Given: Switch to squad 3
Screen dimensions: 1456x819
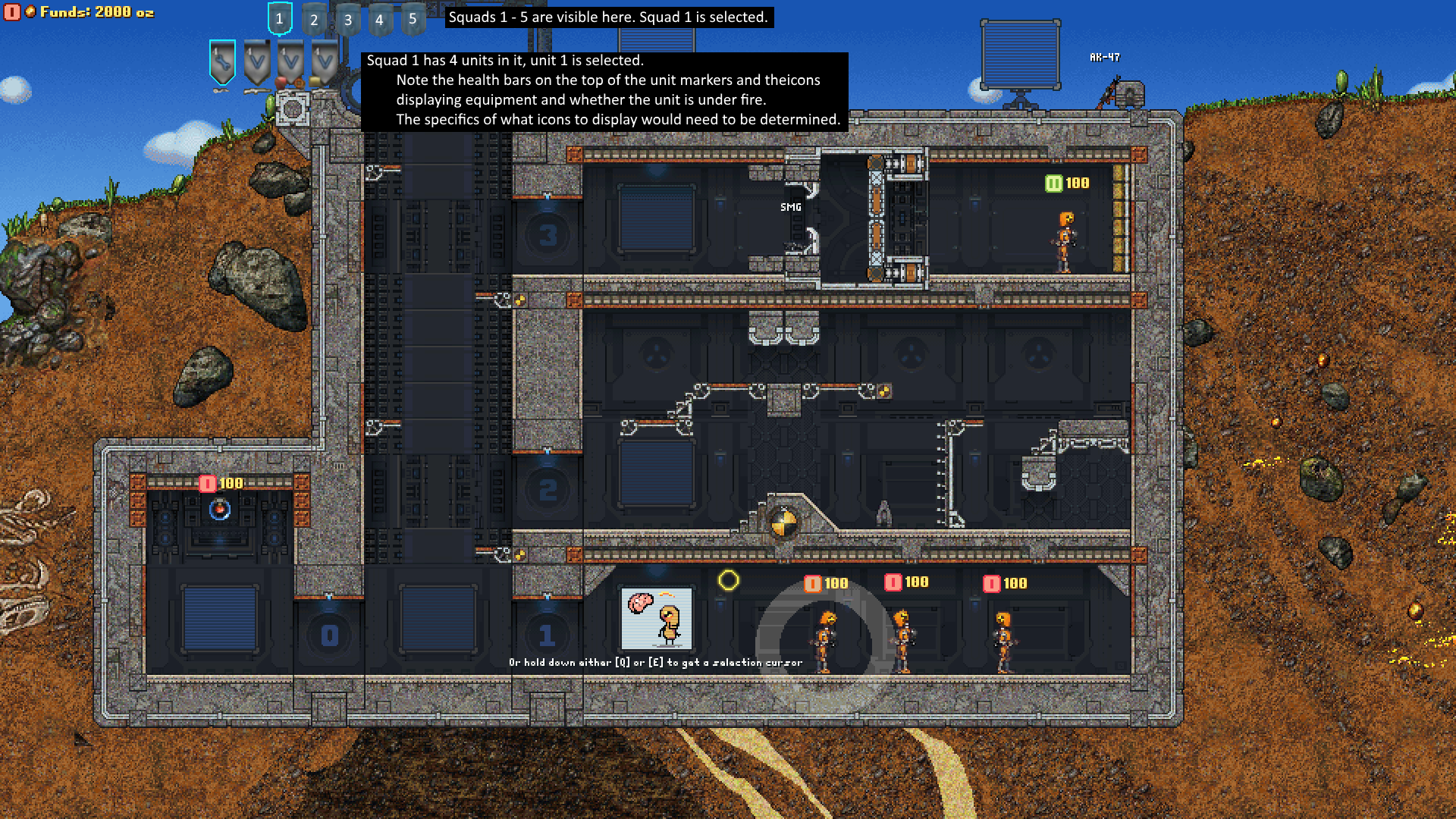Looking at the screenshot, I should coord(348,20).
